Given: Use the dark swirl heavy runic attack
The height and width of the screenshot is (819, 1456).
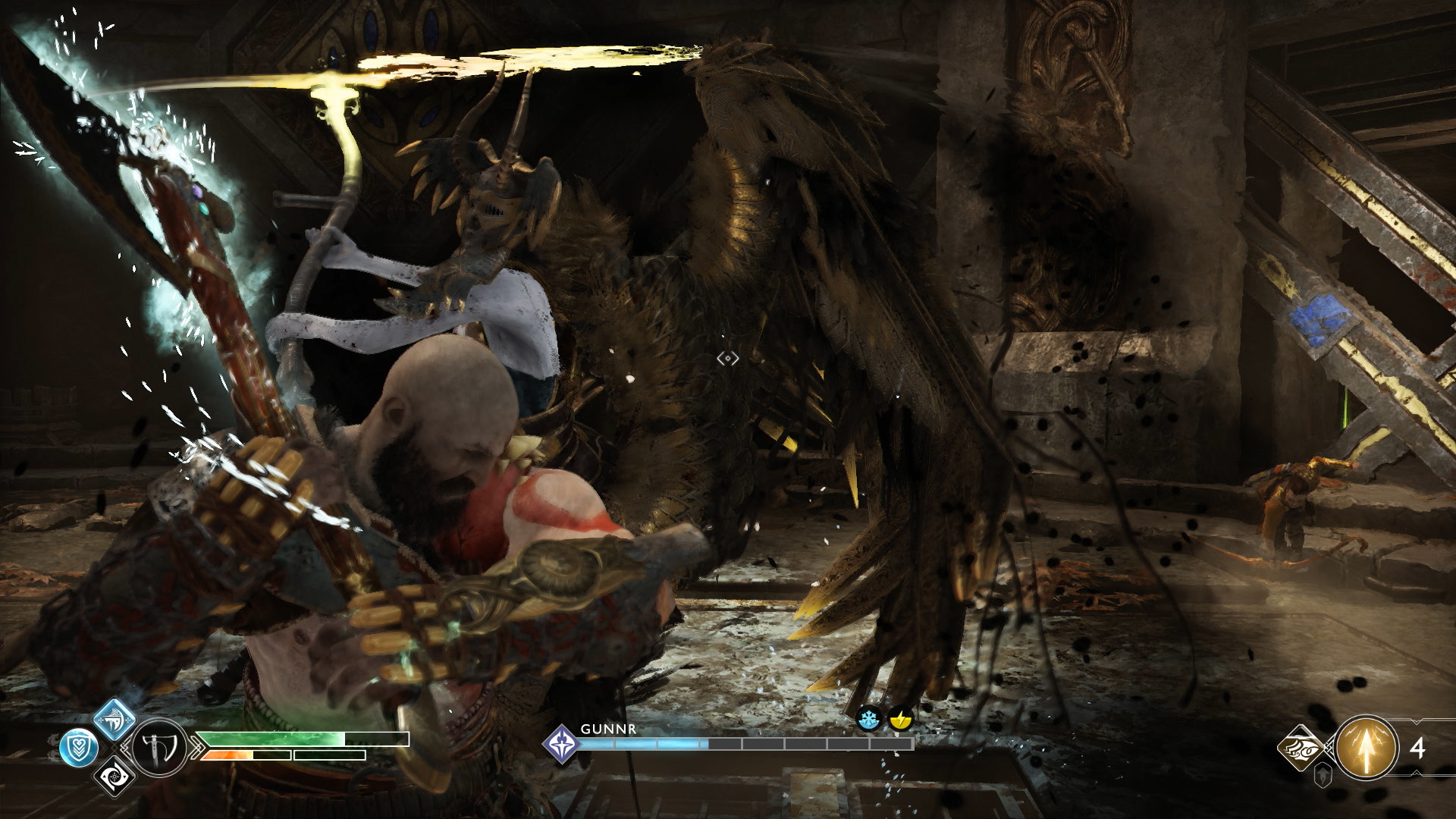Looking at the screenshot, I should click(x=115, y=776).
